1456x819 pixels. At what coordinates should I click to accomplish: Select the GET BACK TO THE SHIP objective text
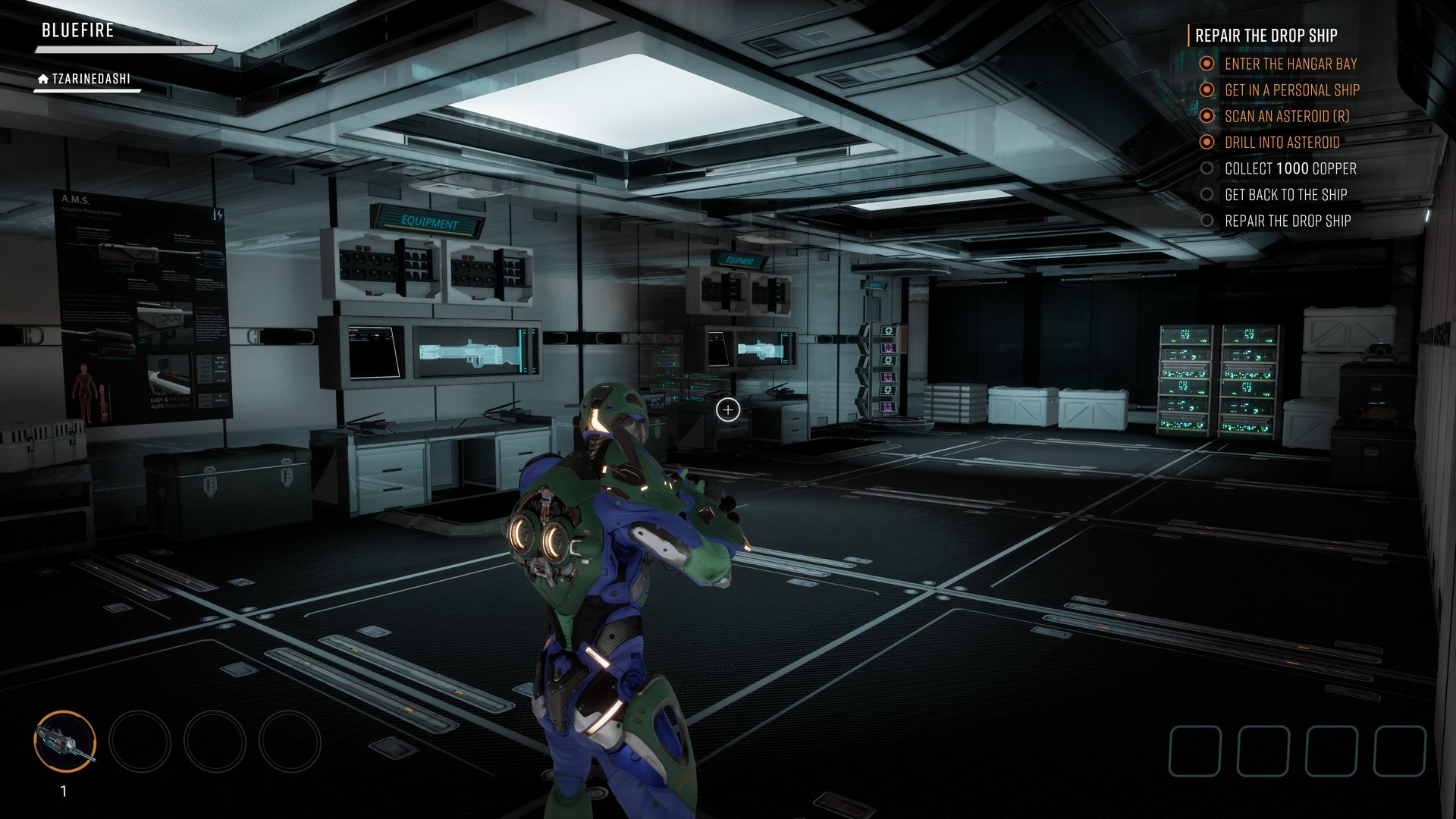[1287, 194]
